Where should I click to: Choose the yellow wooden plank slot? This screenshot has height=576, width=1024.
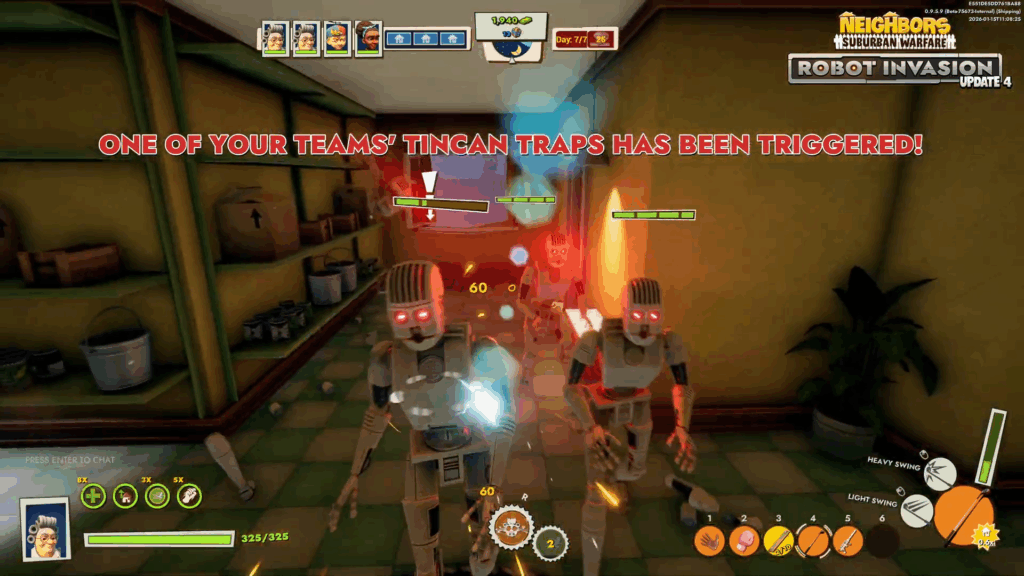point(778,541)
